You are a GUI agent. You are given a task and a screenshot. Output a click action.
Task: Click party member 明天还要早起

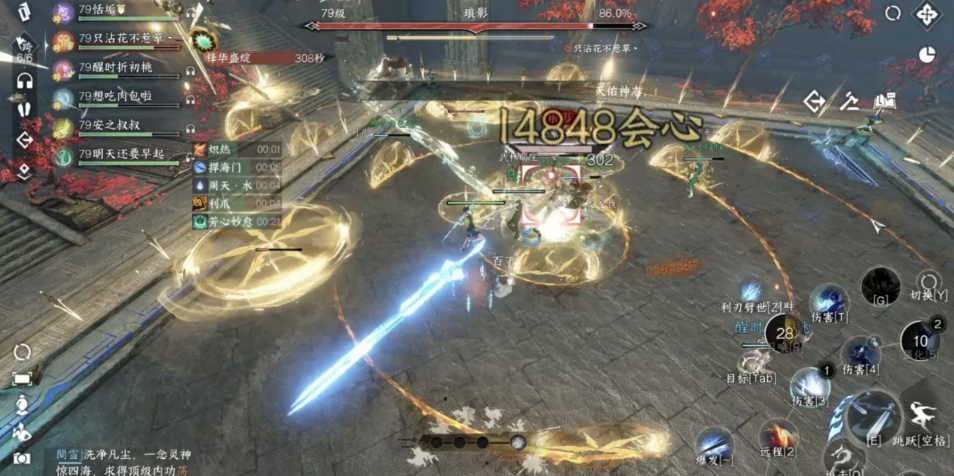(125, 156)
